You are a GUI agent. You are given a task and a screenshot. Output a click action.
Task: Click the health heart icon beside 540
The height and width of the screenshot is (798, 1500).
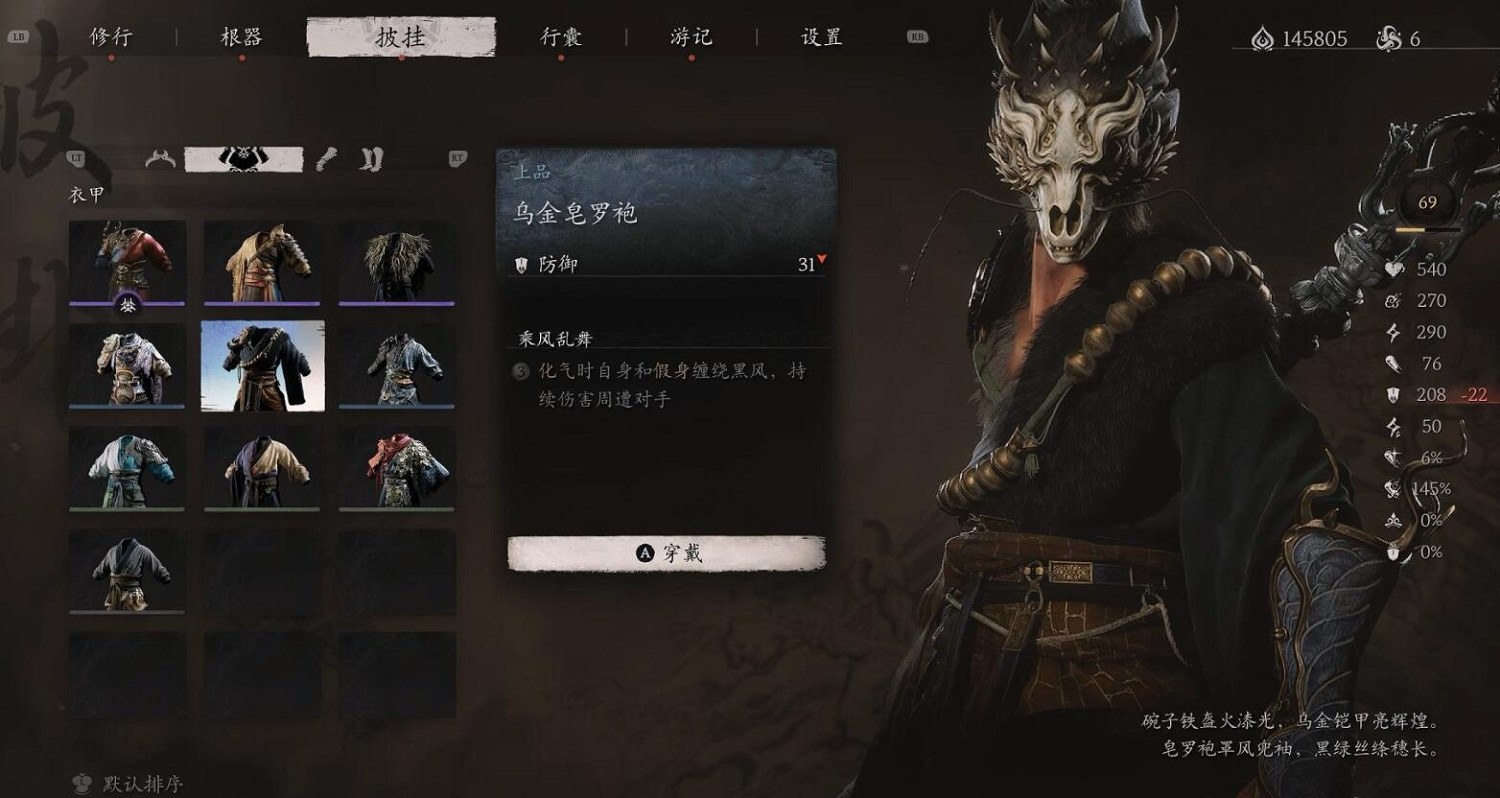tap(1394, 269)
